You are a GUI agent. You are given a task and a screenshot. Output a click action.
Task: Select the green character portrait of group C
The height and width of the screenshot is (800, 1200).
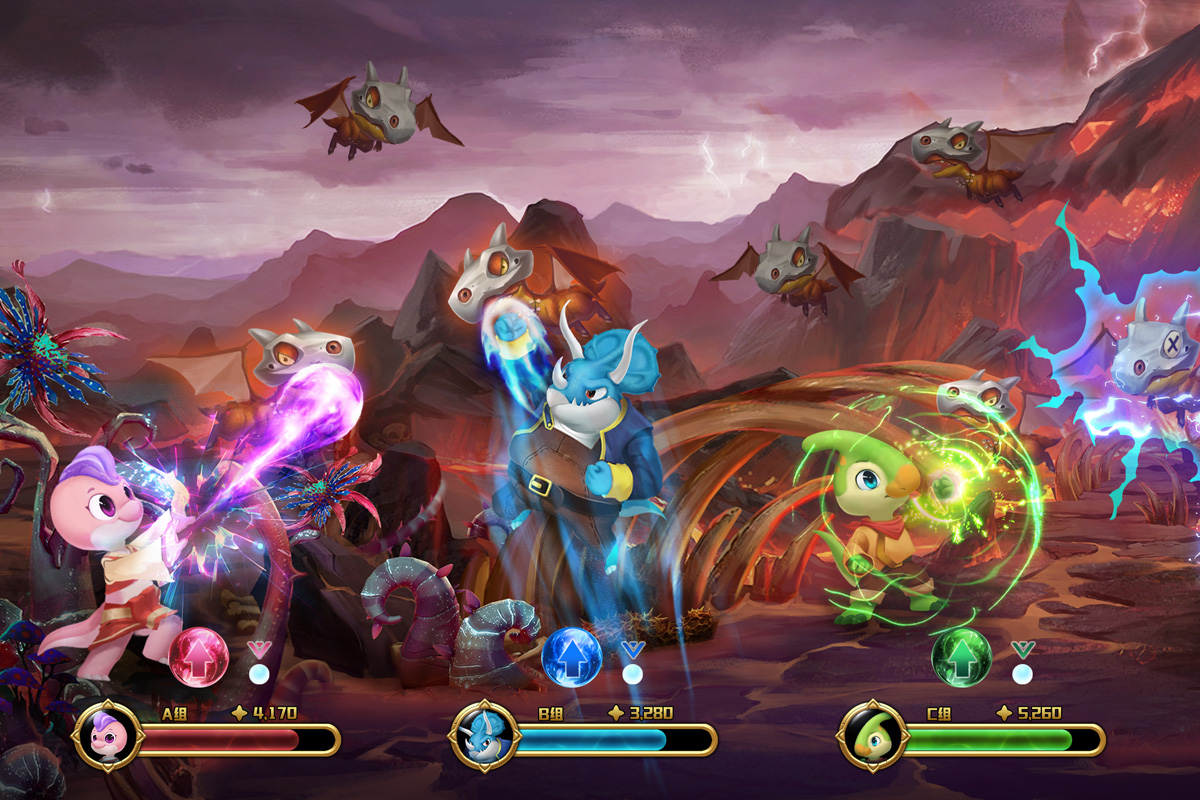870,737
